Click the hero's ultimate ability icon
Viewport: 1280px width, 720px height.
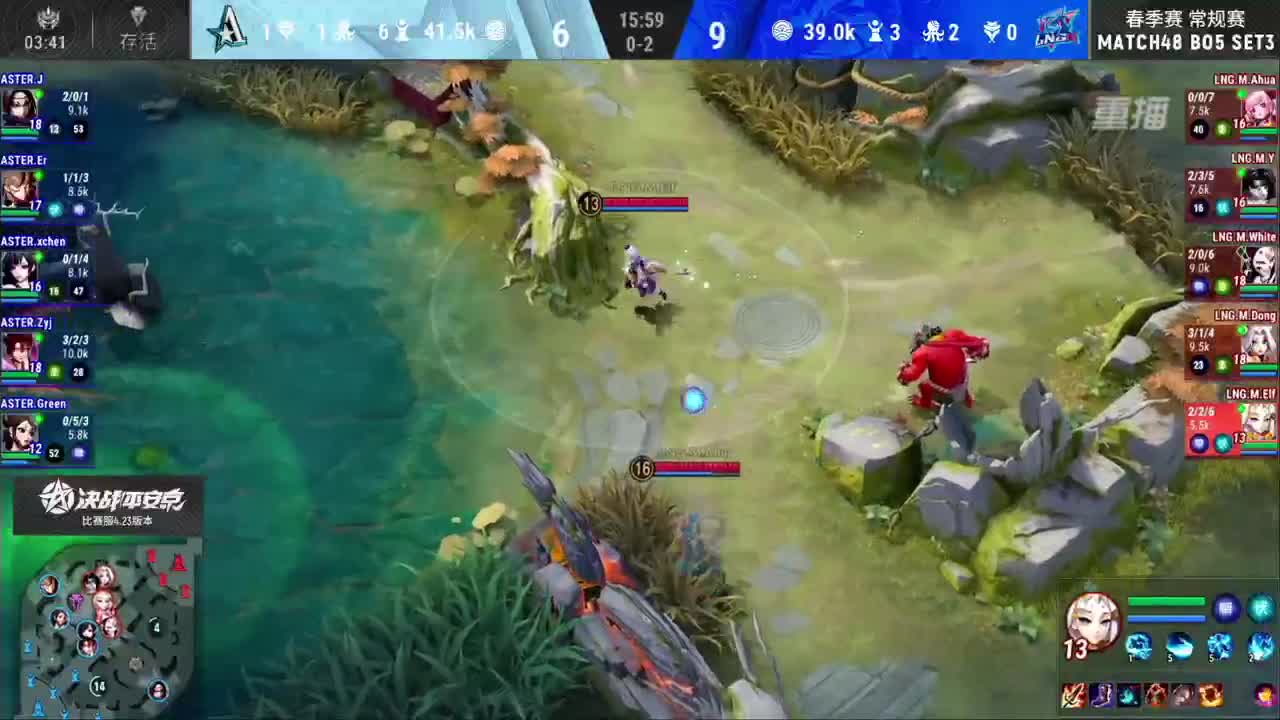(1260, 647)
